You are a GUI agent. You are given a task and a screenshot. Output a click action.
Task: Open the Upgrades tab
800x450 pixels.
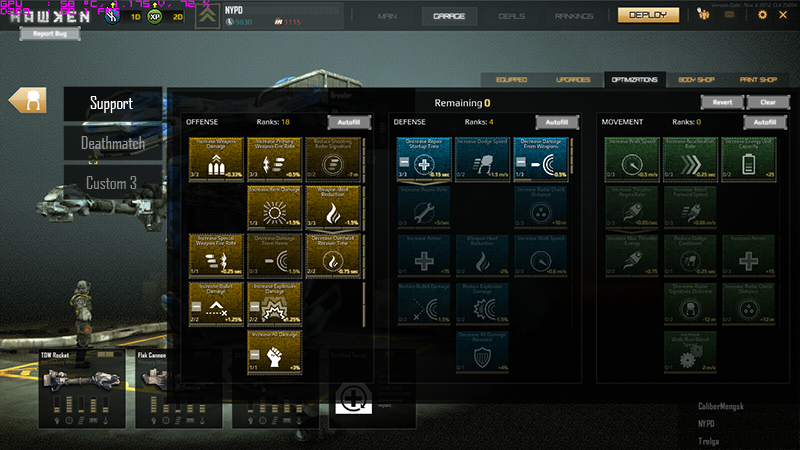coord(572,79)
